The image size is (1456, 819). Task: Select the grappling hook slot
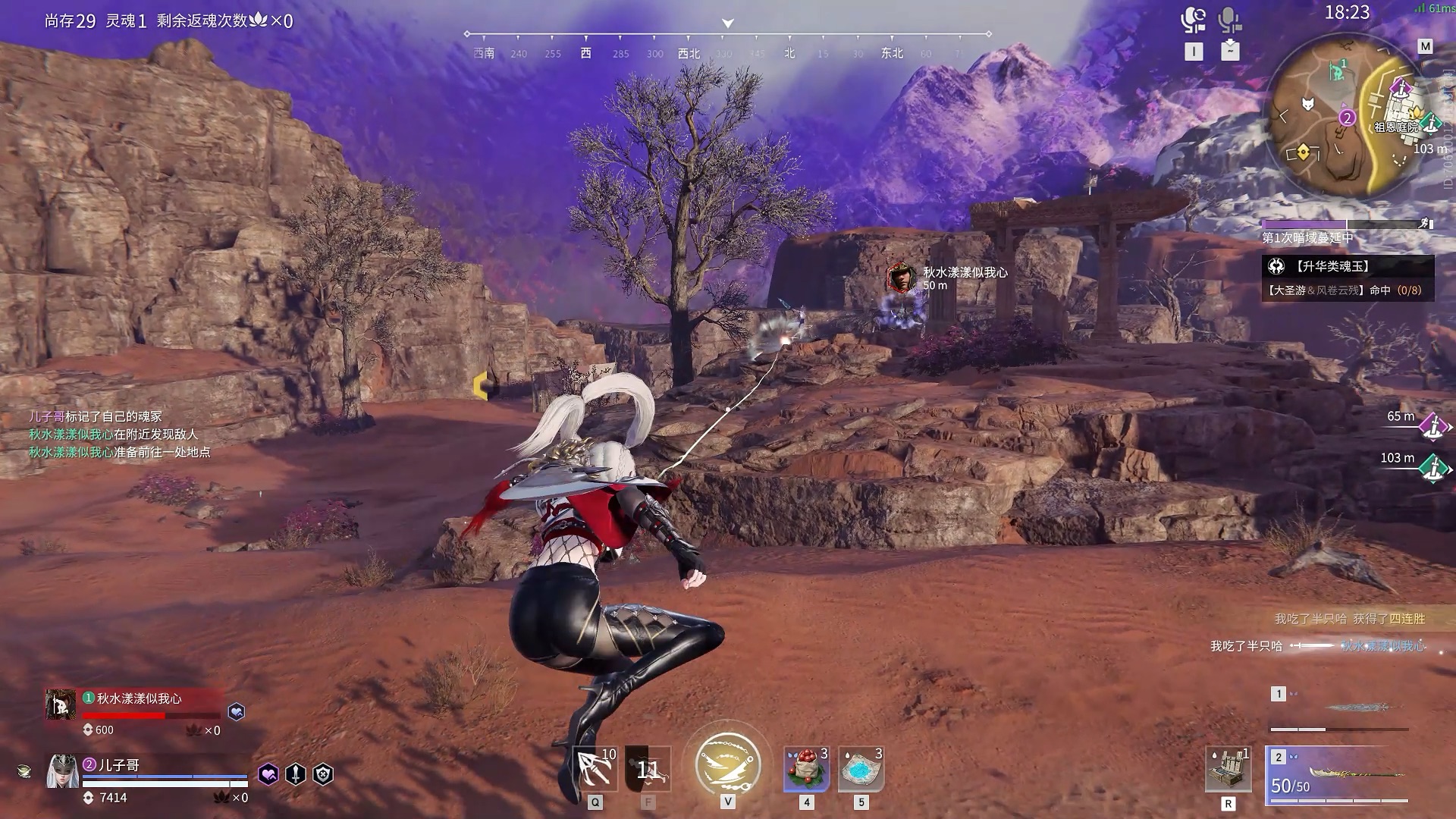(x=595, y=769)
